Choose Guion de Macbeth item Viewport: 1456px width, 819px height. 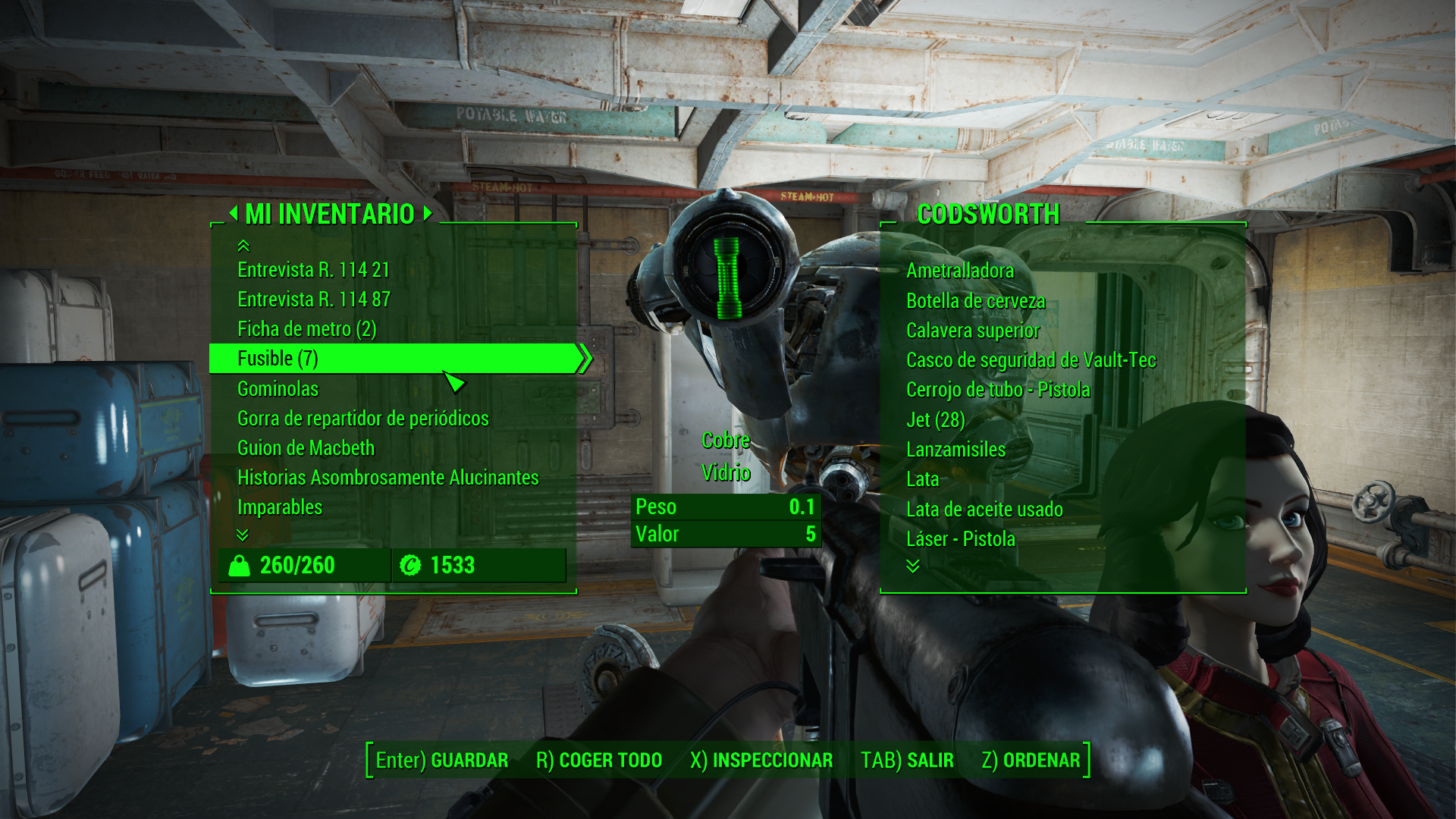[x=306, y=448]
